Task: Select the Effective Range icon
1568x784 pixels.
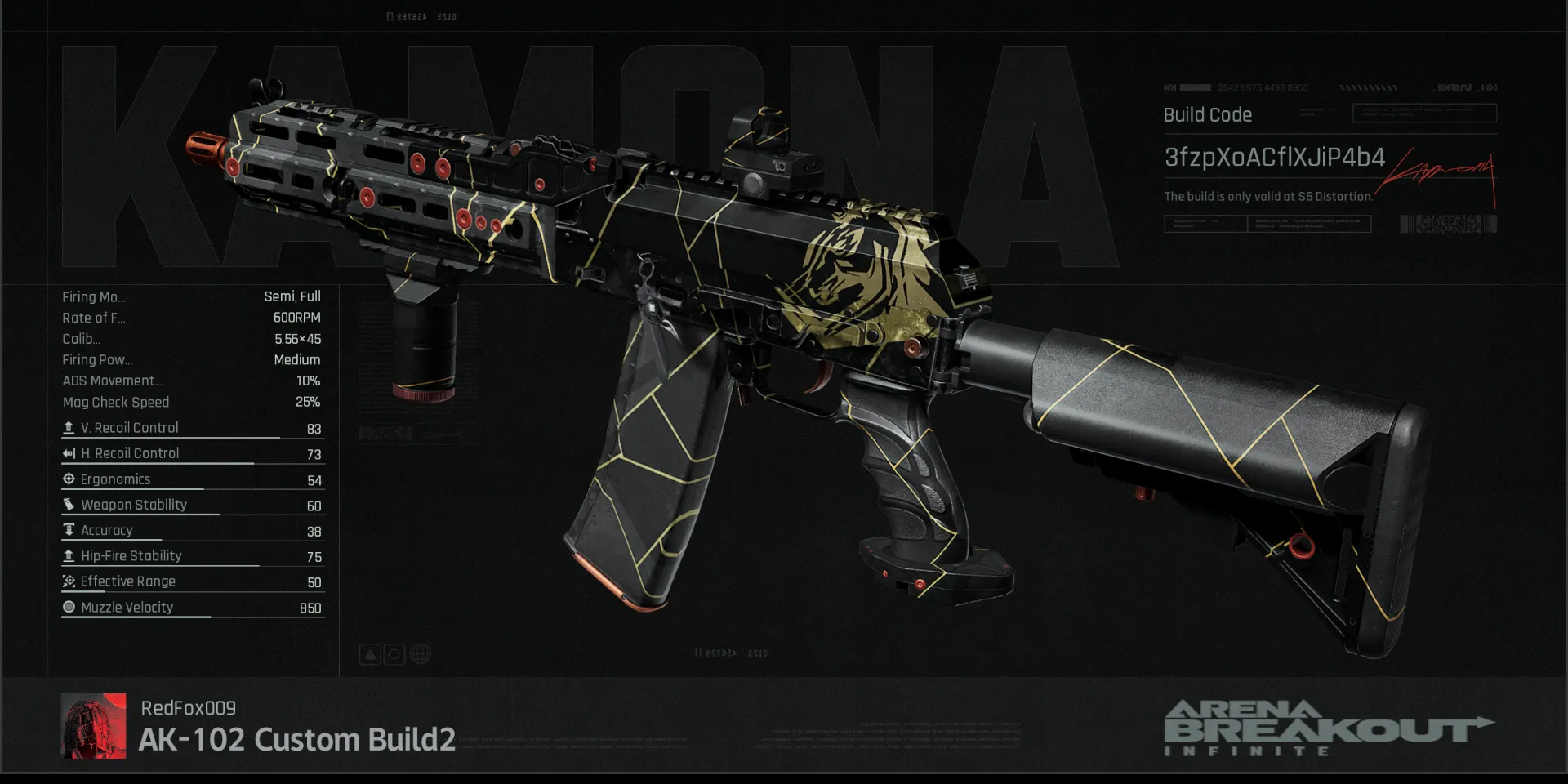Action: pos(69,581)
